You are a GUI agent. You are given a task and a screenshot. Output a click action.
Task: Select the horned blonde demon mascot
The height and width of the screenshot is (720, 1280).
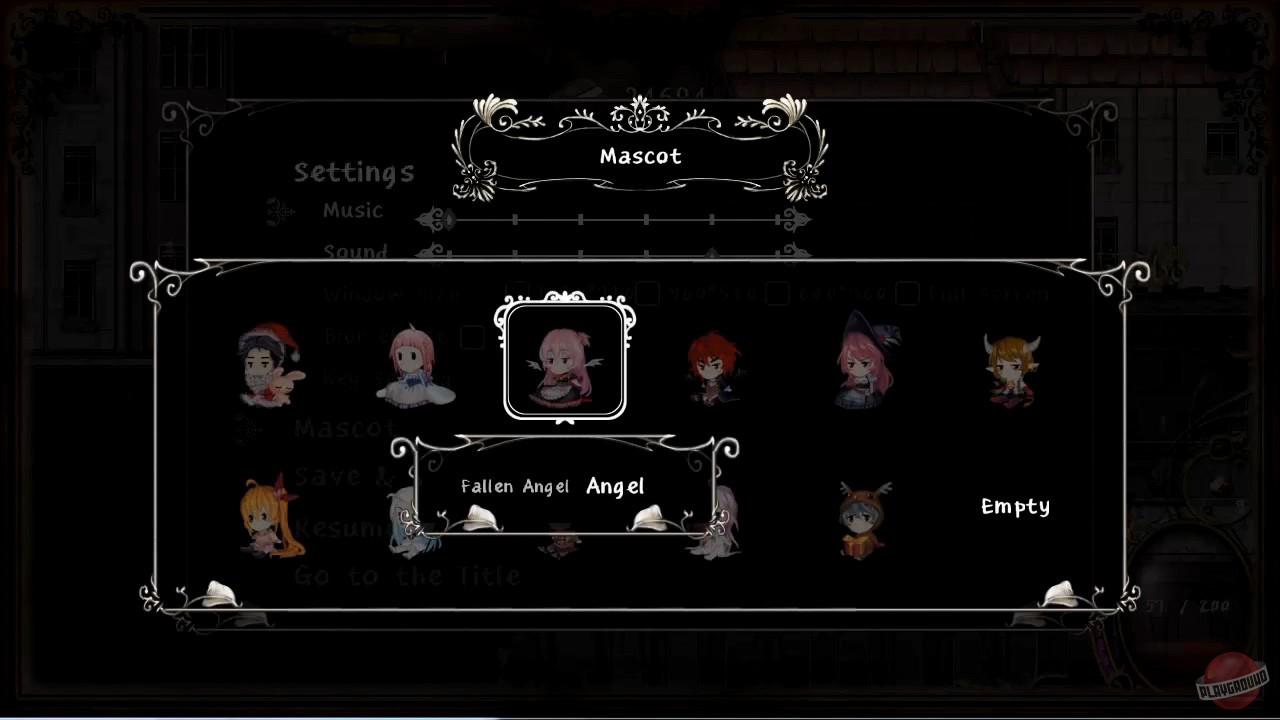(1010, 370)
